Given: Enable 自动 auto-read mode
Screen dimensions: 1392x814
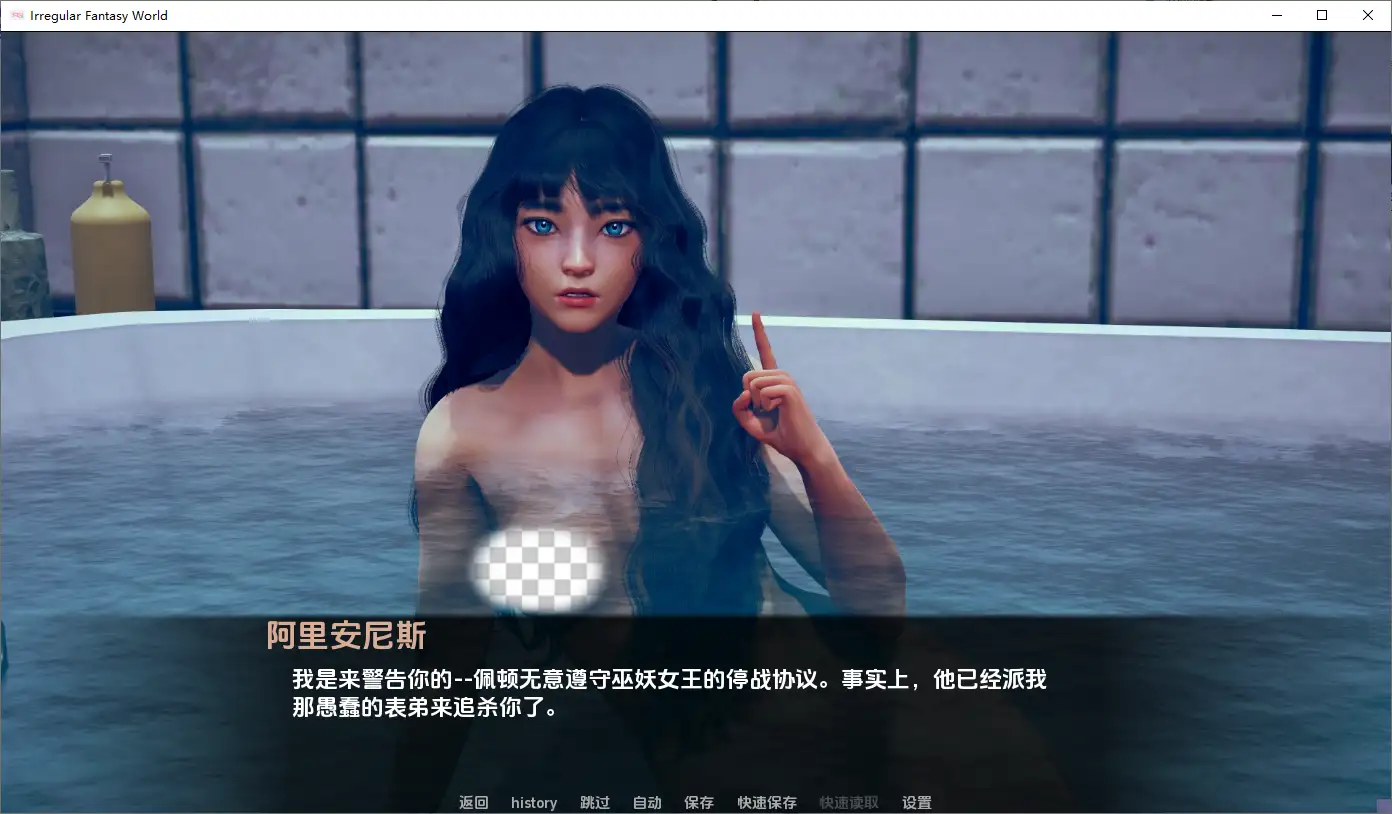Looking at the screenshot, I should [646, 802].
